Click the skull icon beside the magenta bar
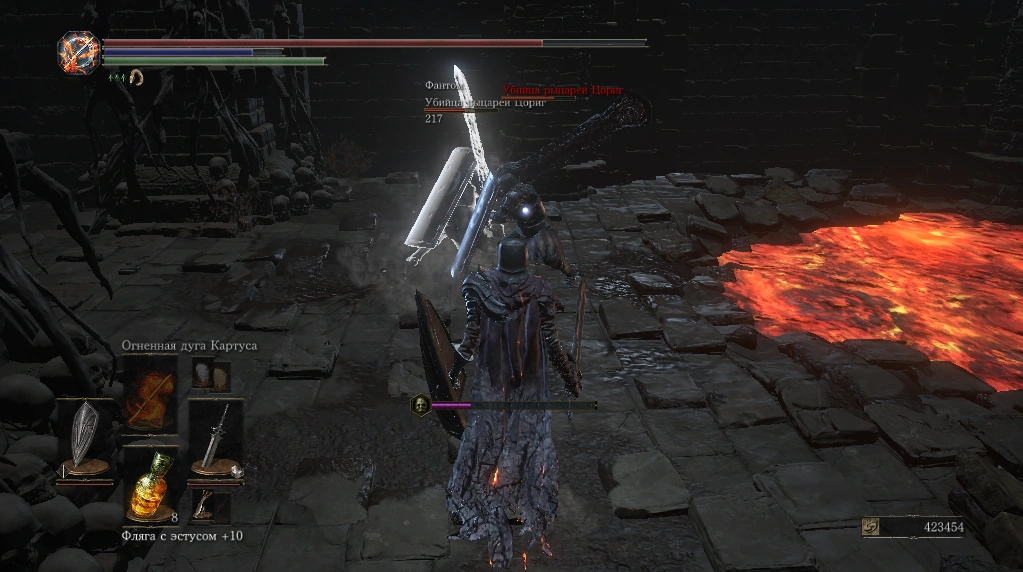1023x572 pixels. tap(421, 405)
